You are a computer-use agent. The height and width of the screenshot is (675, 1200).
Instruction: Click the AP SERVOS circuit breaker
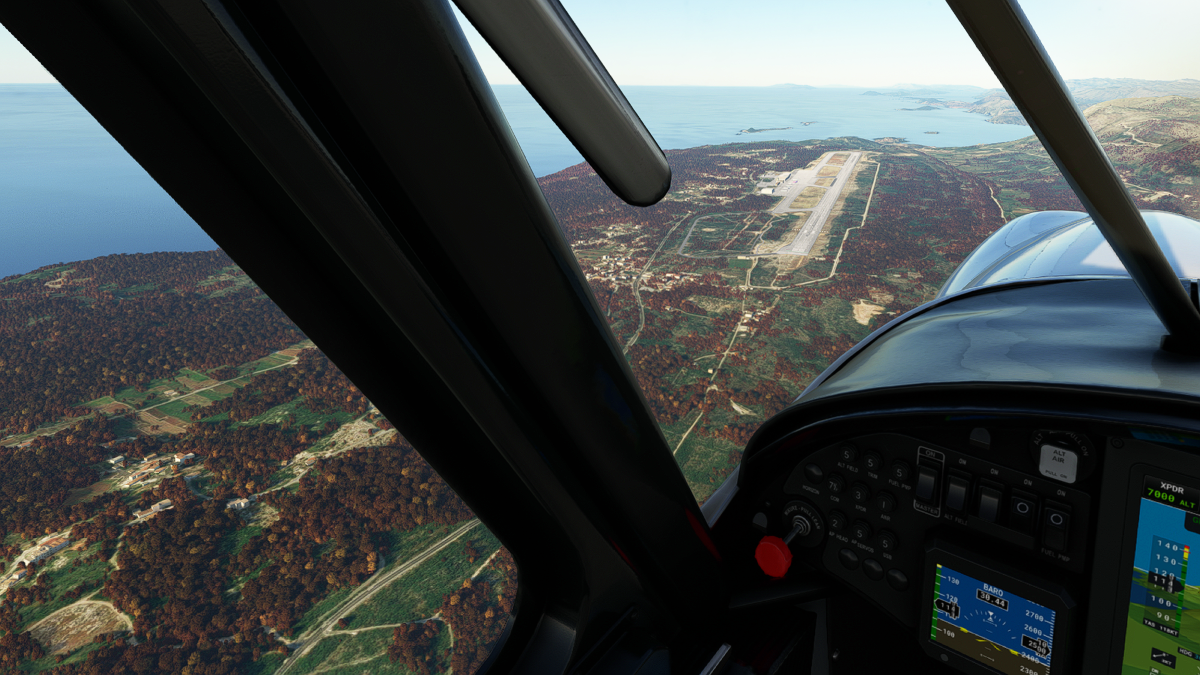point(860,533)
